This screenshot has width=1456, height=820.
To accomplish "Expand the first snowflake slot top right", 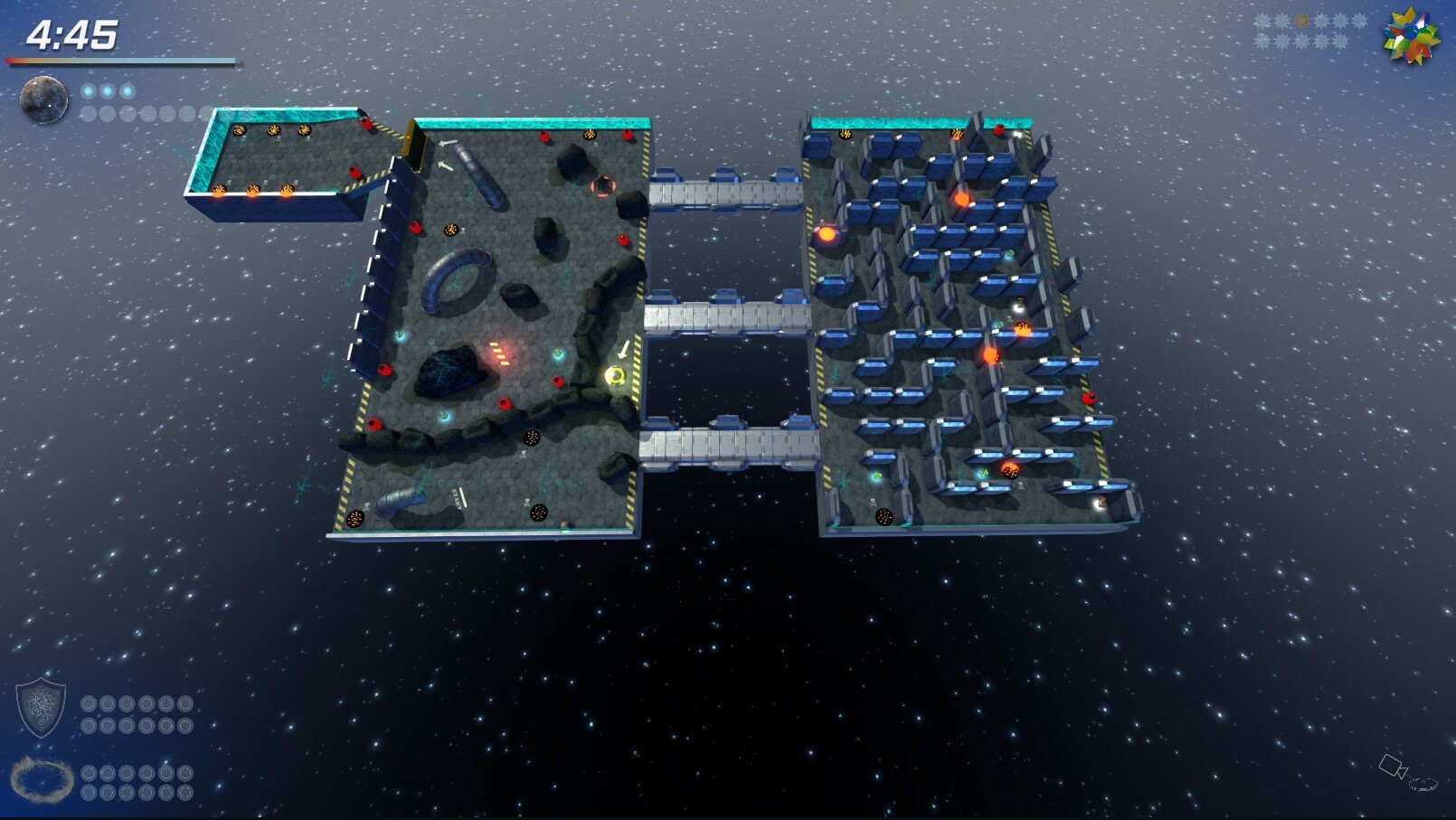I will click(x=1262, y=19).
